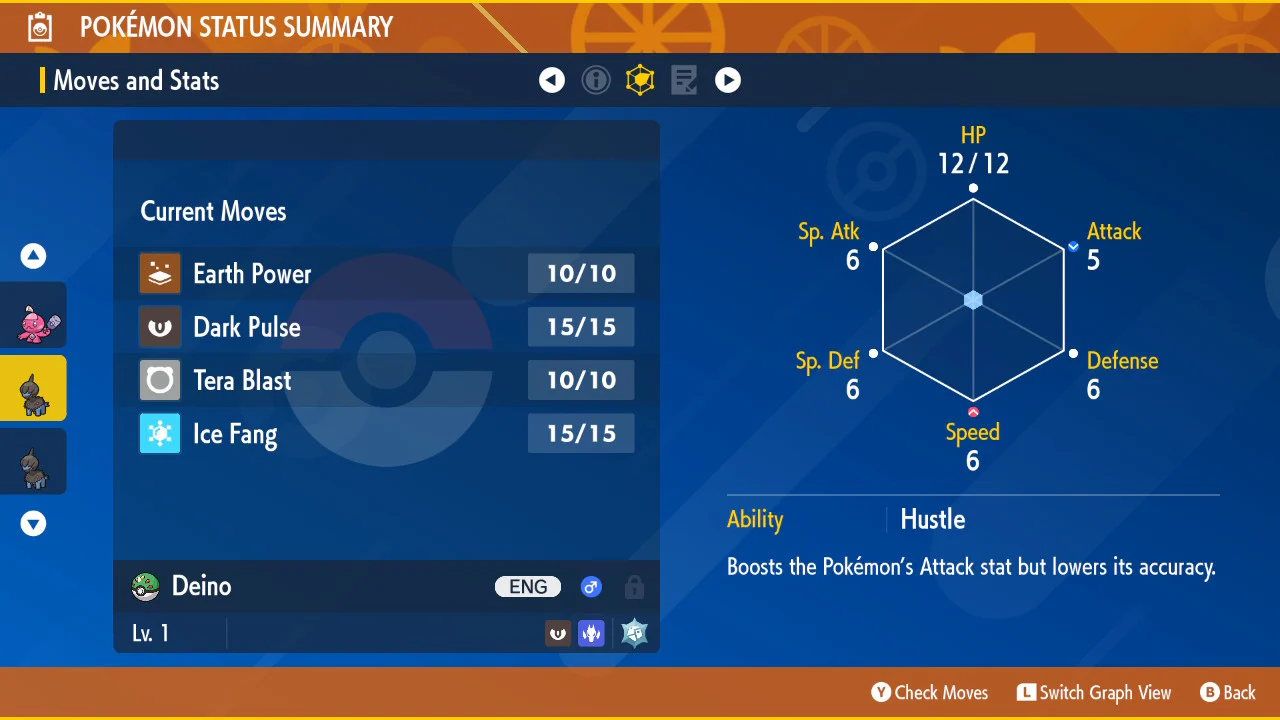Go to previous summary page arrow

click(x=552, y=80)
